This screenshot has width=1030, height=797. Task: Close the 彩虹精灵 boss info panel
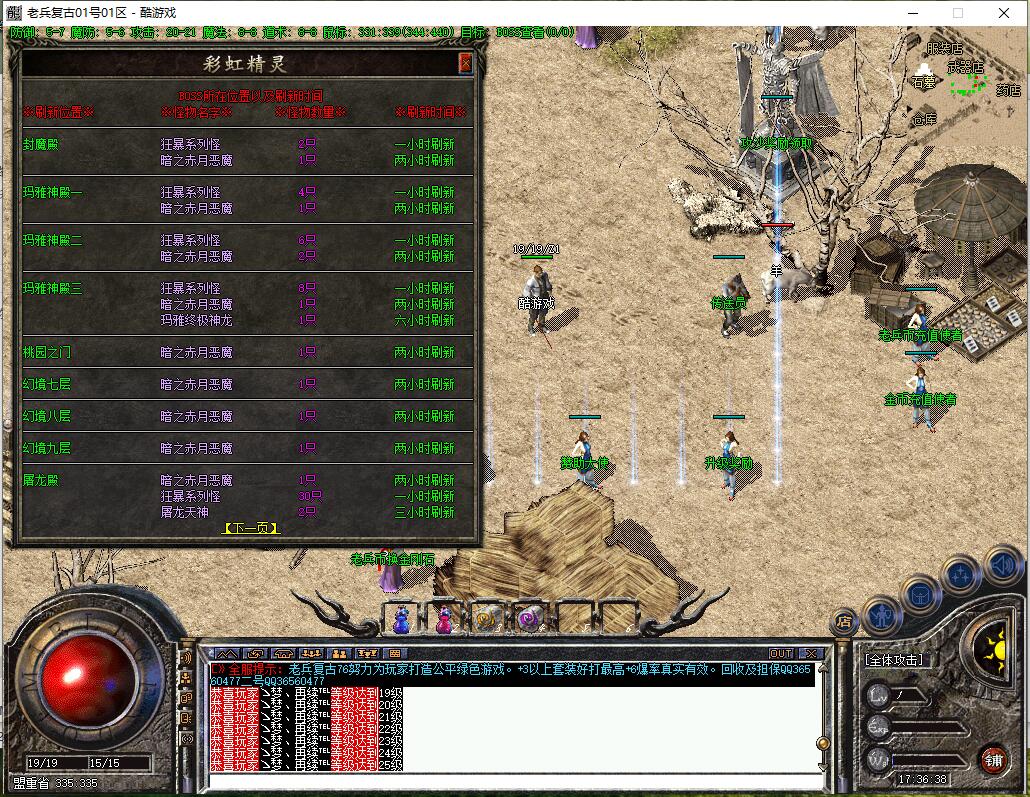pyautogui.click(x=465, y=63)
